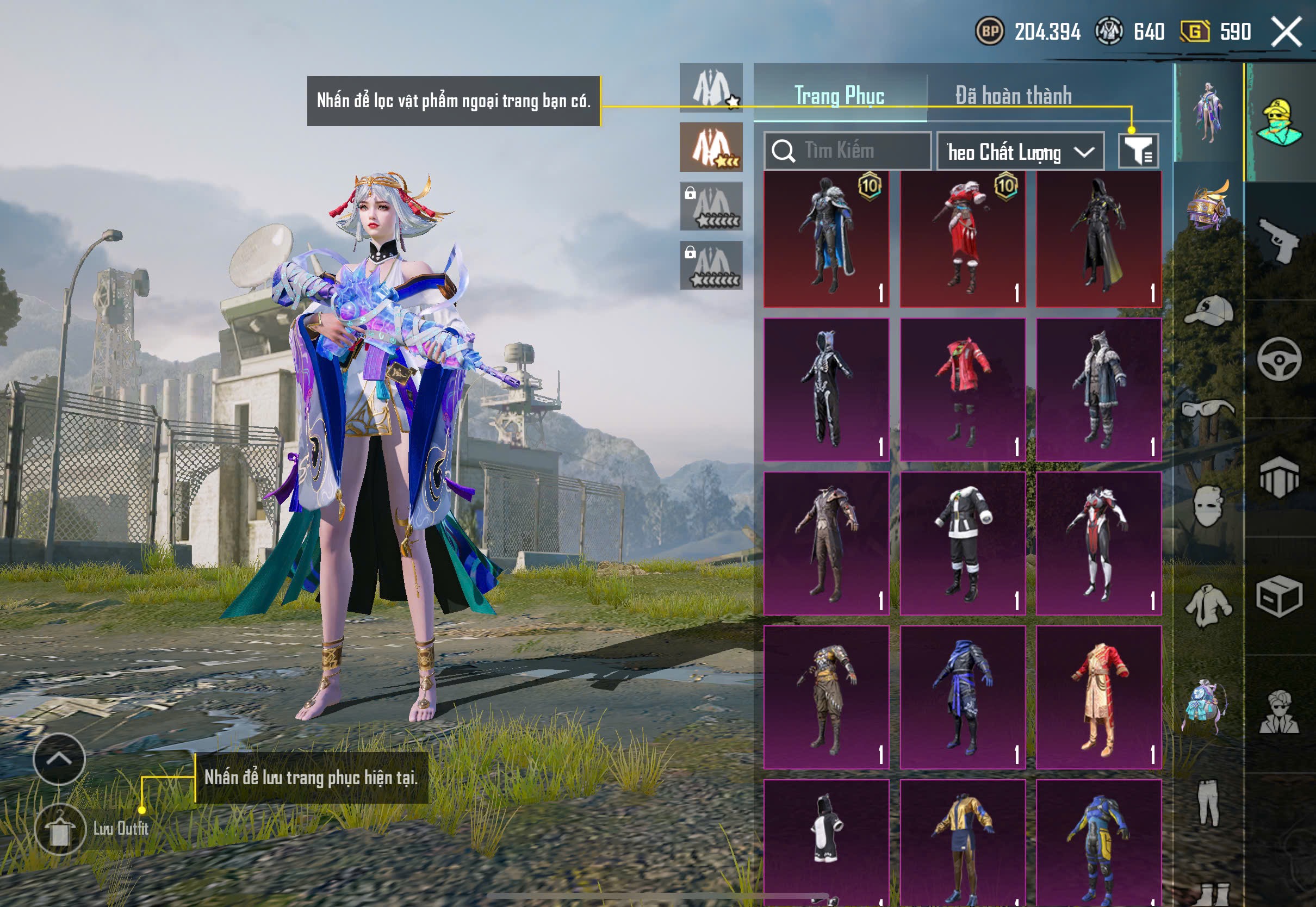Open the steering wheel vehicle category
1316x907 pixels.
pyautogui.click(x=1280, y=359)
